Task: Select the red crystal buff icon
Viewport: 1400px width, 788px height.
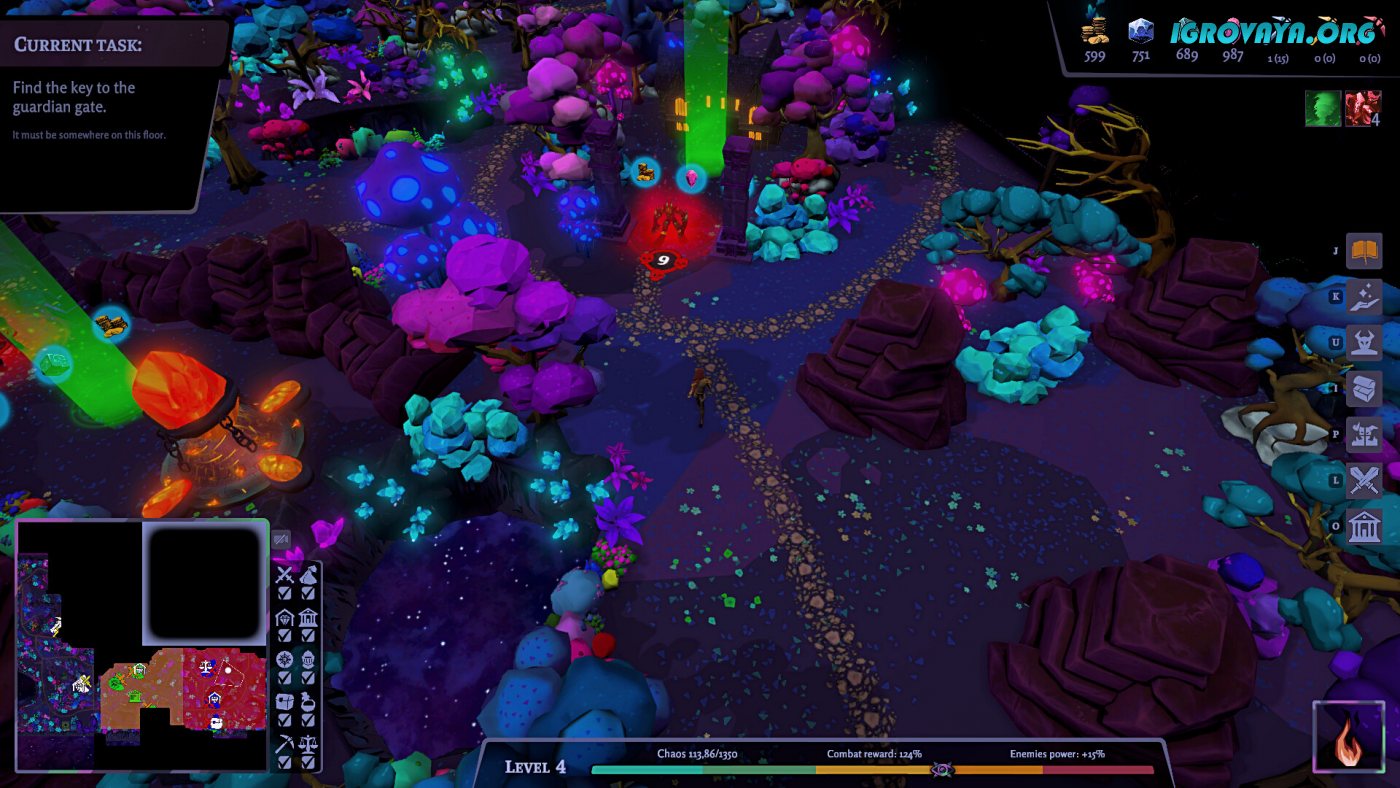Action: [1362, 109]
